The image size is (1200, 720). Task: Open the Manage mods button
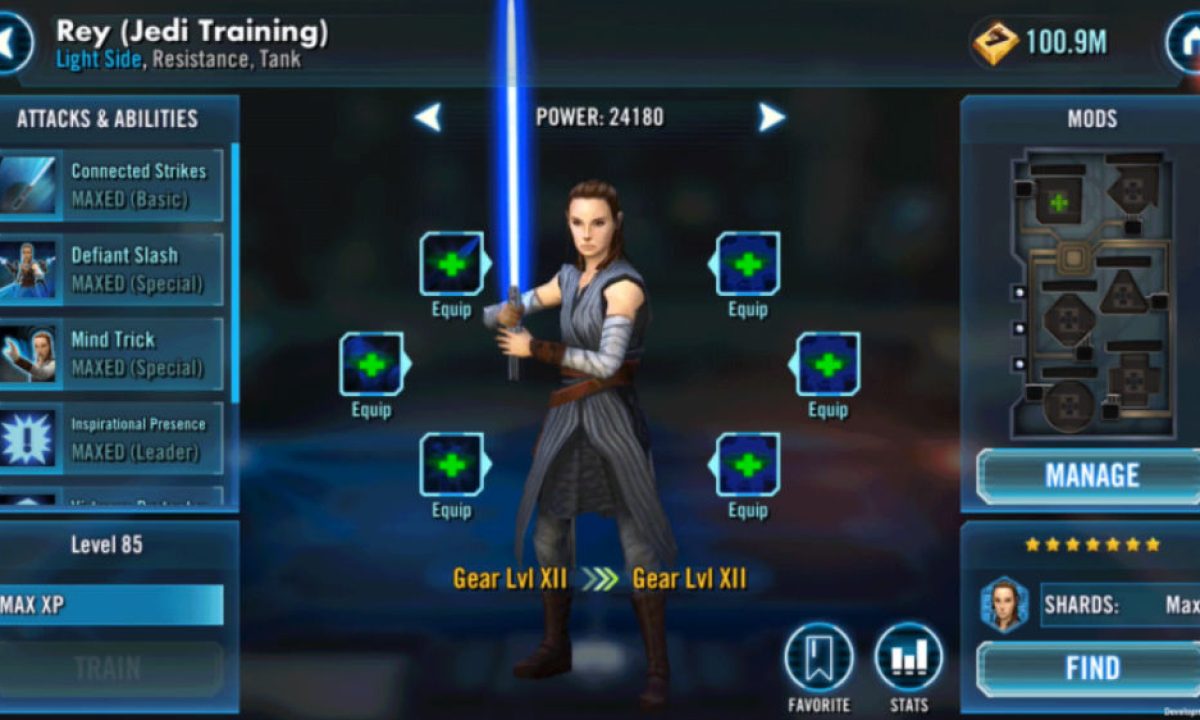click(x=1092, y=475)
